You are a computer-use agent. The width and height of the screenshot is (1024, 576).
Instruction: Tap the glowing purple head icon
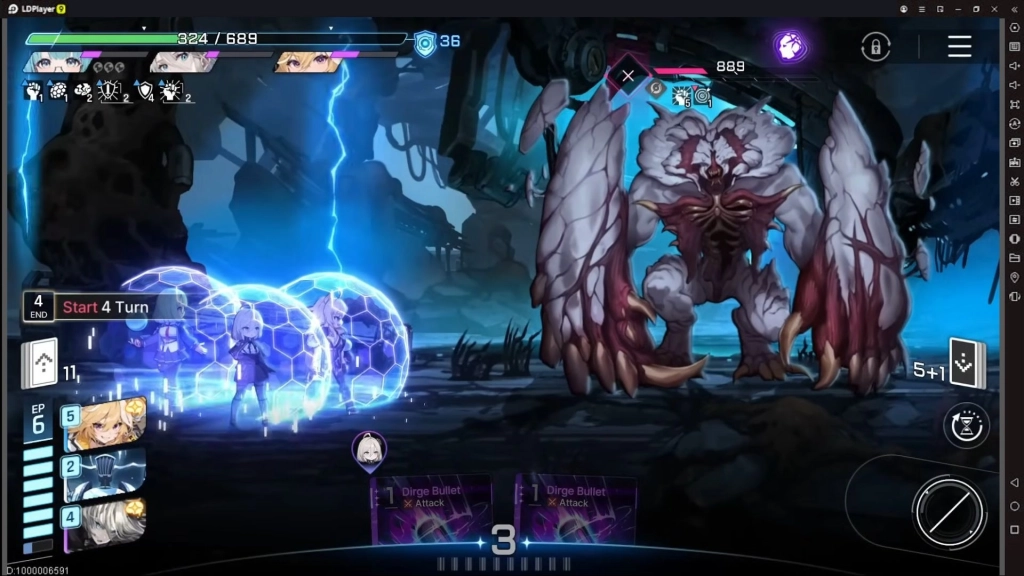[x=789, y=46]
